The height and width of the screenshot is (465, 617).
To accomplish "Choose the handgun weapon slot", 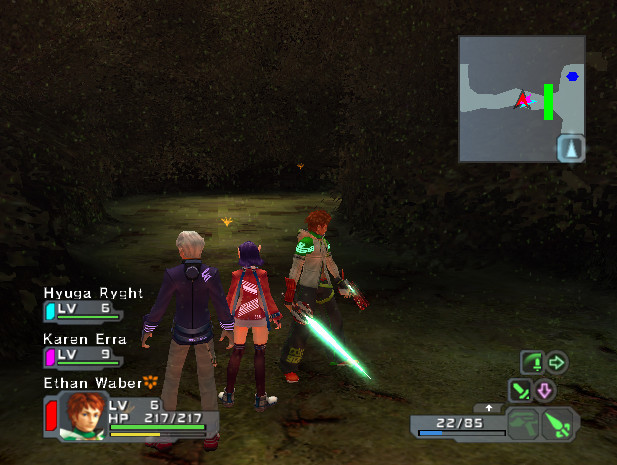I will 522,424.
